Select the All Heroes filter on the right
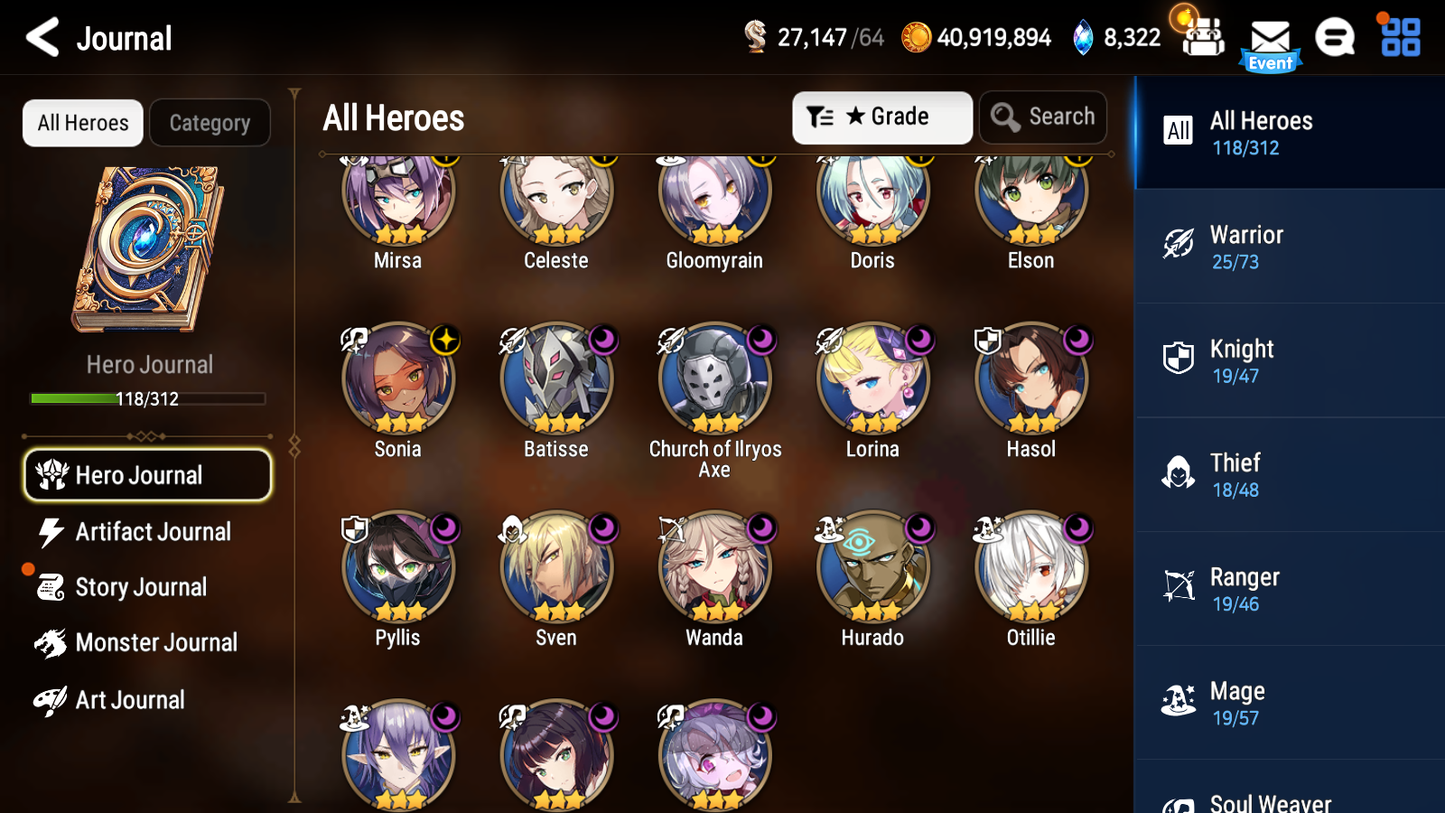 [x=1289, y=131]
